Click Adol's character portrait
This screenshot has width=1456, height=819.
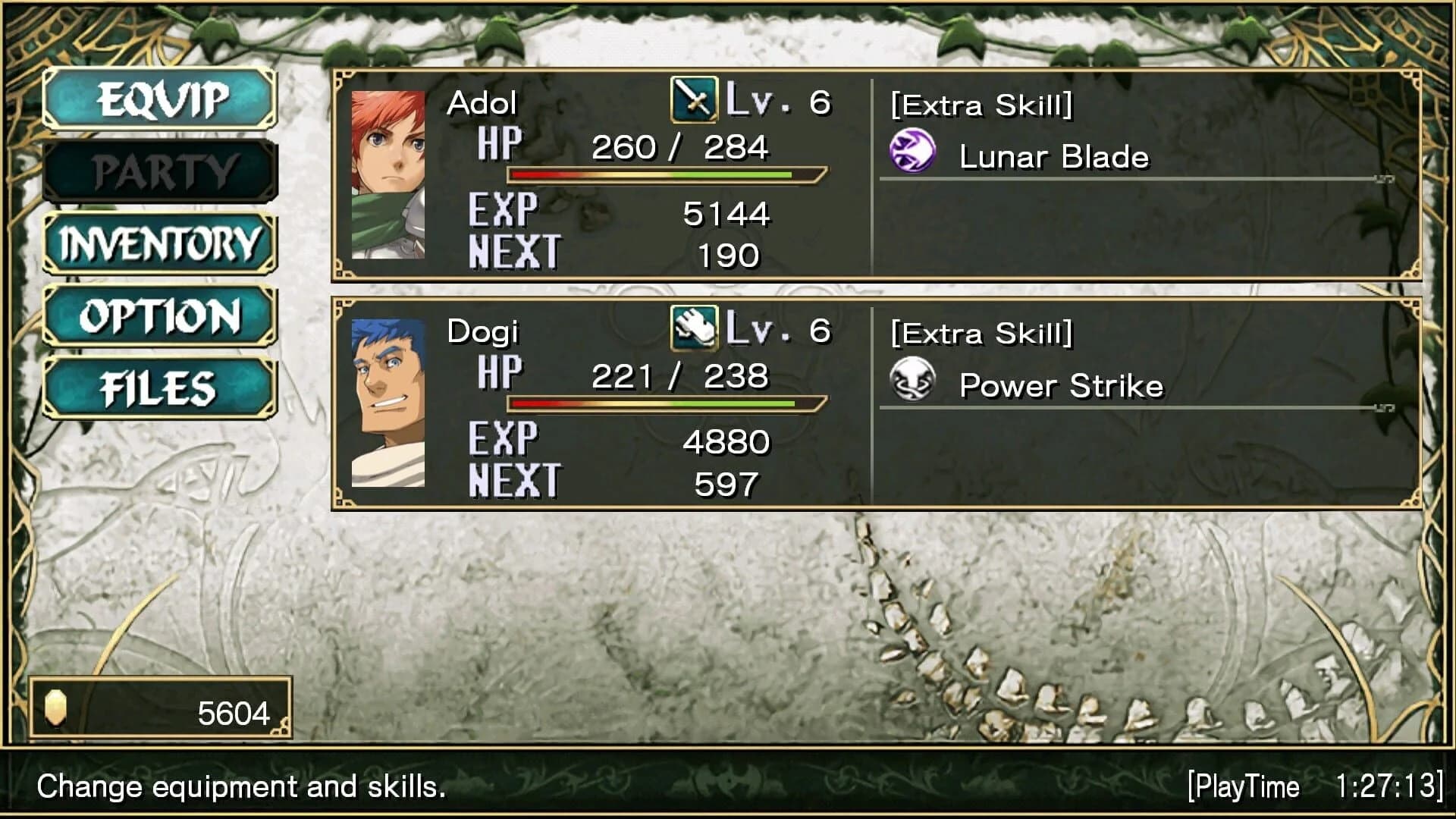pyautogui.click(x=388, y=174)
